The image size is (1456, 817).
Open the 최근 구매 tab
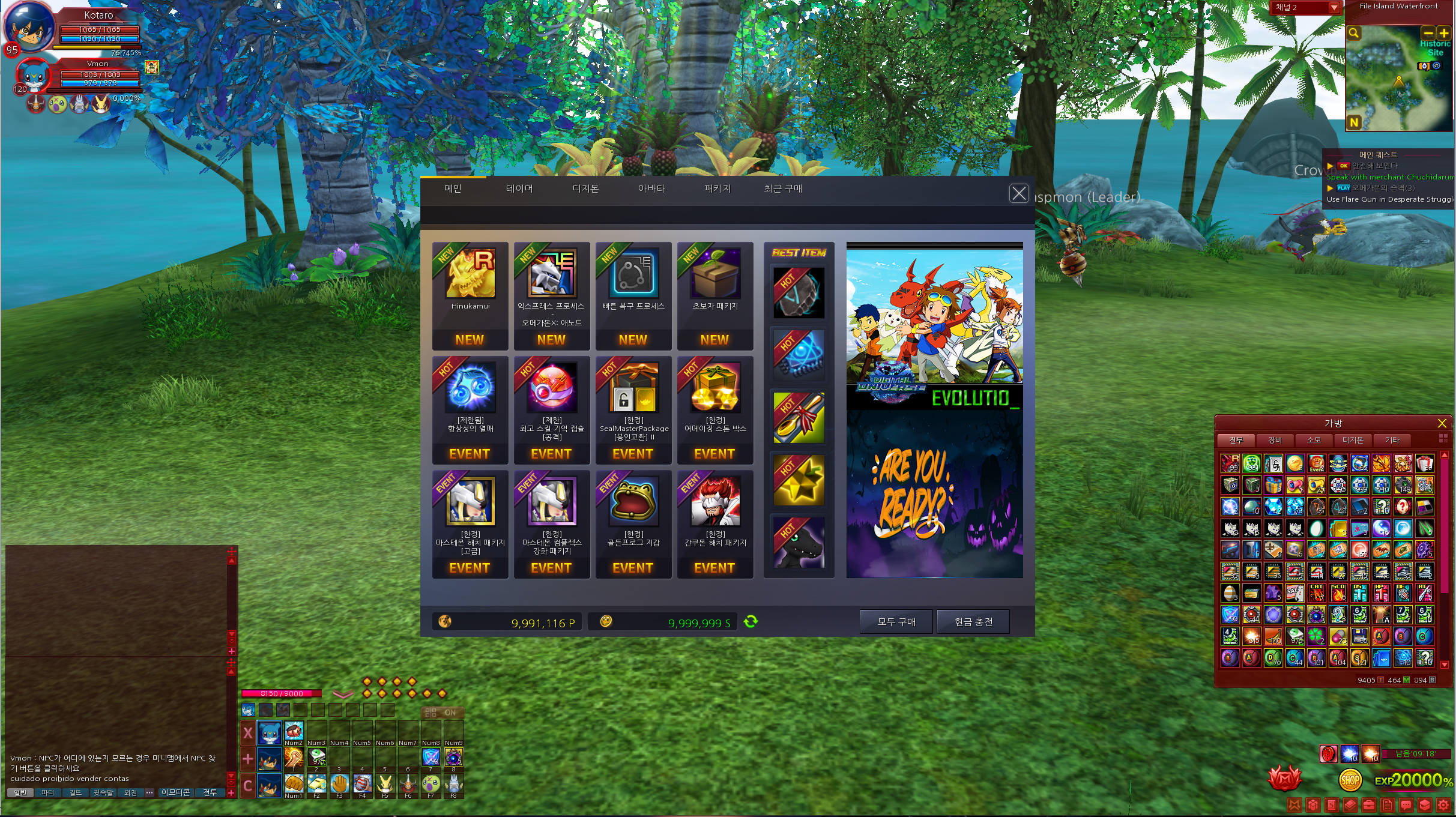pyautogui.click(x=783, y=188)
